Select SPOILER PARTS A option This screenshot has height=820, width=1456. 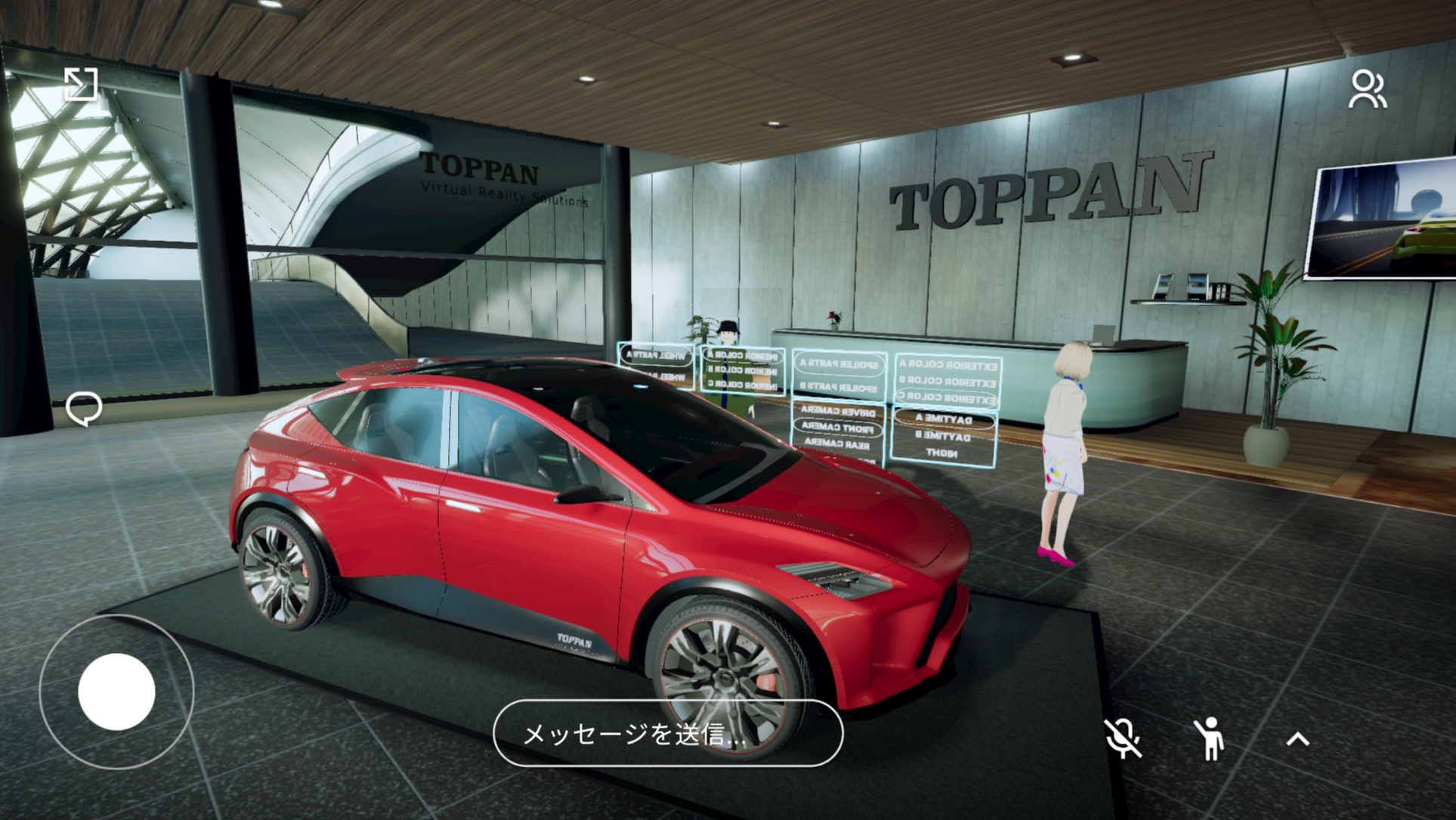pos(839,363)
